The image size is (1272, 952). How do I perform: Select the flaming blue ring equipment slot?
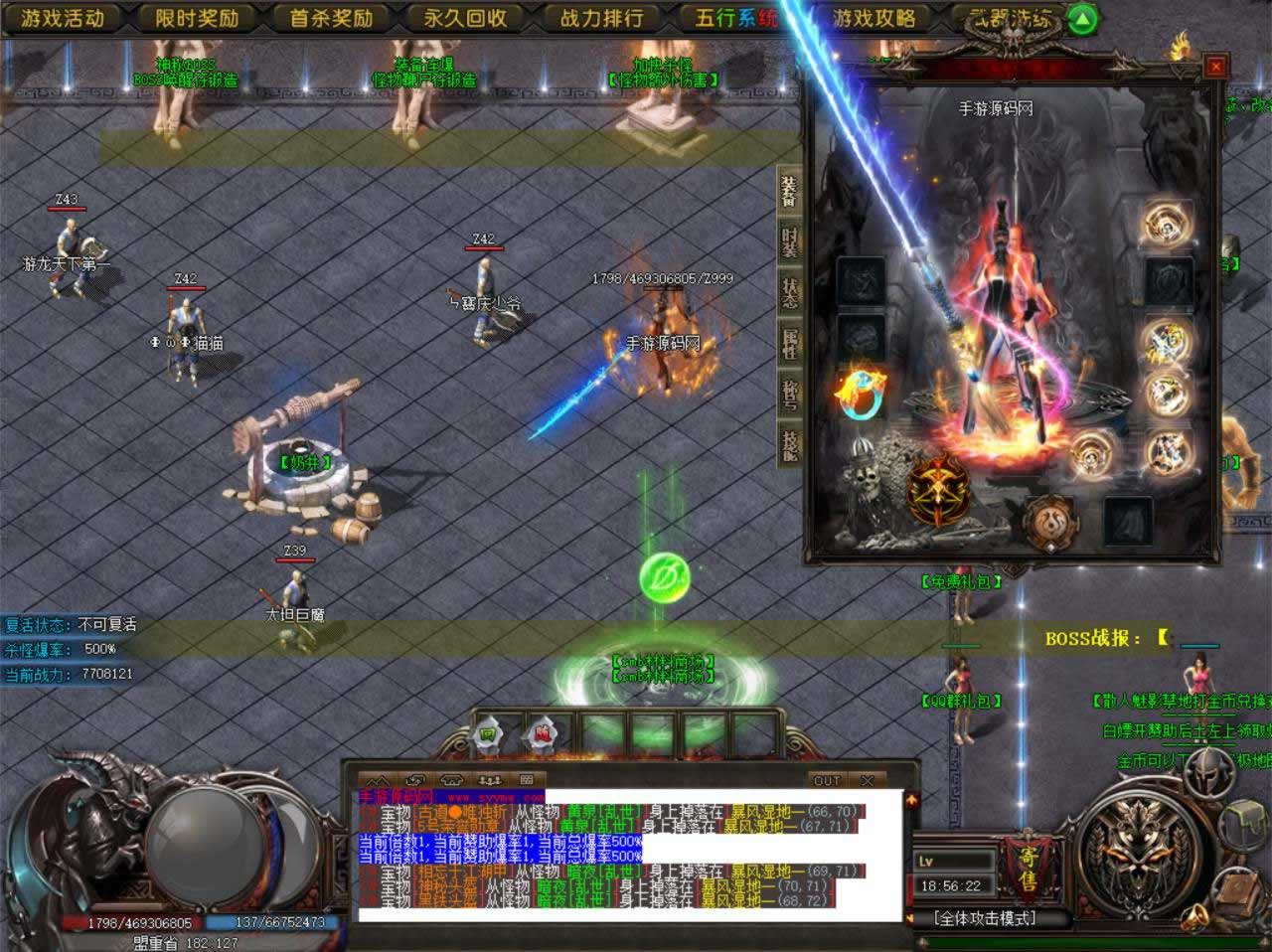[861, 394]
